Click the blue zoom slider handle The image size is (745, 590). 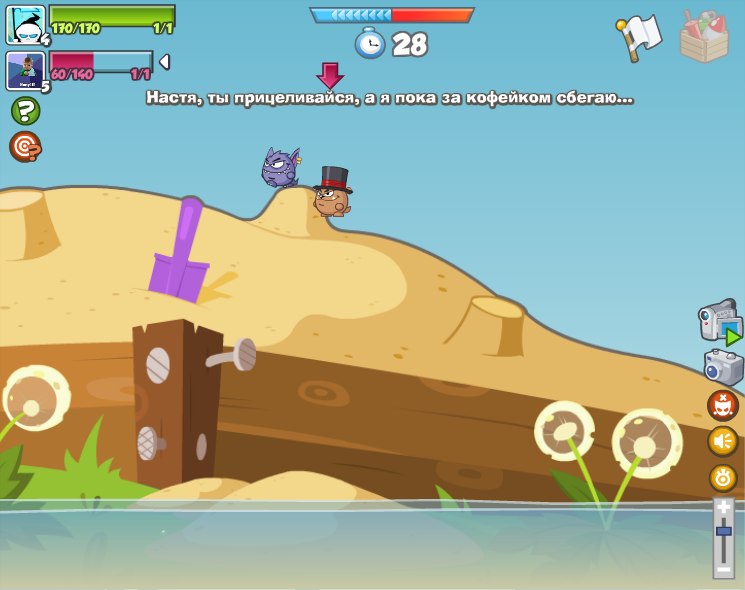click(x=724, y=531)
